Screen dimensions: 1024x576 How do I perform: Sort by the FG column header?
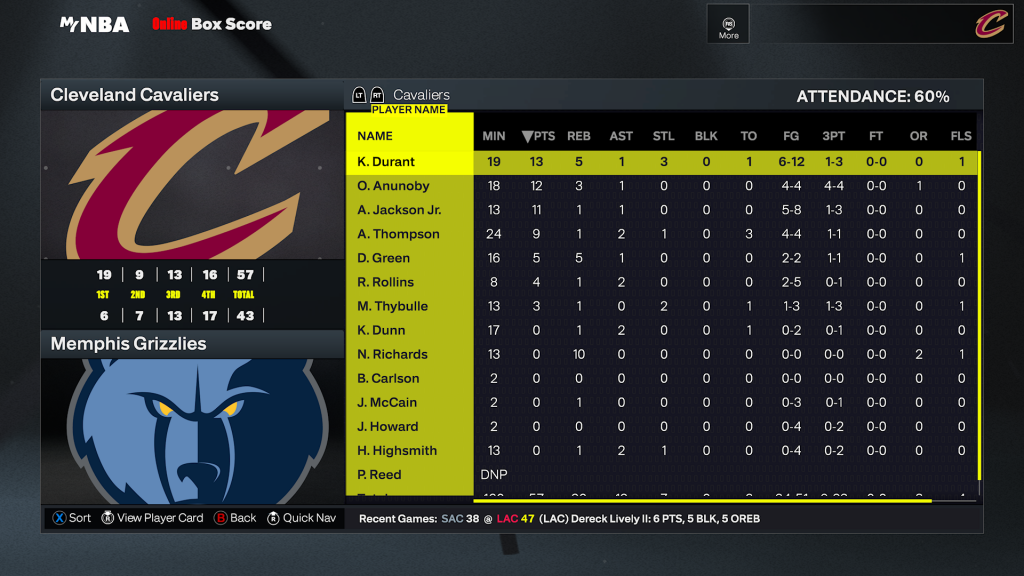(791, 136)
